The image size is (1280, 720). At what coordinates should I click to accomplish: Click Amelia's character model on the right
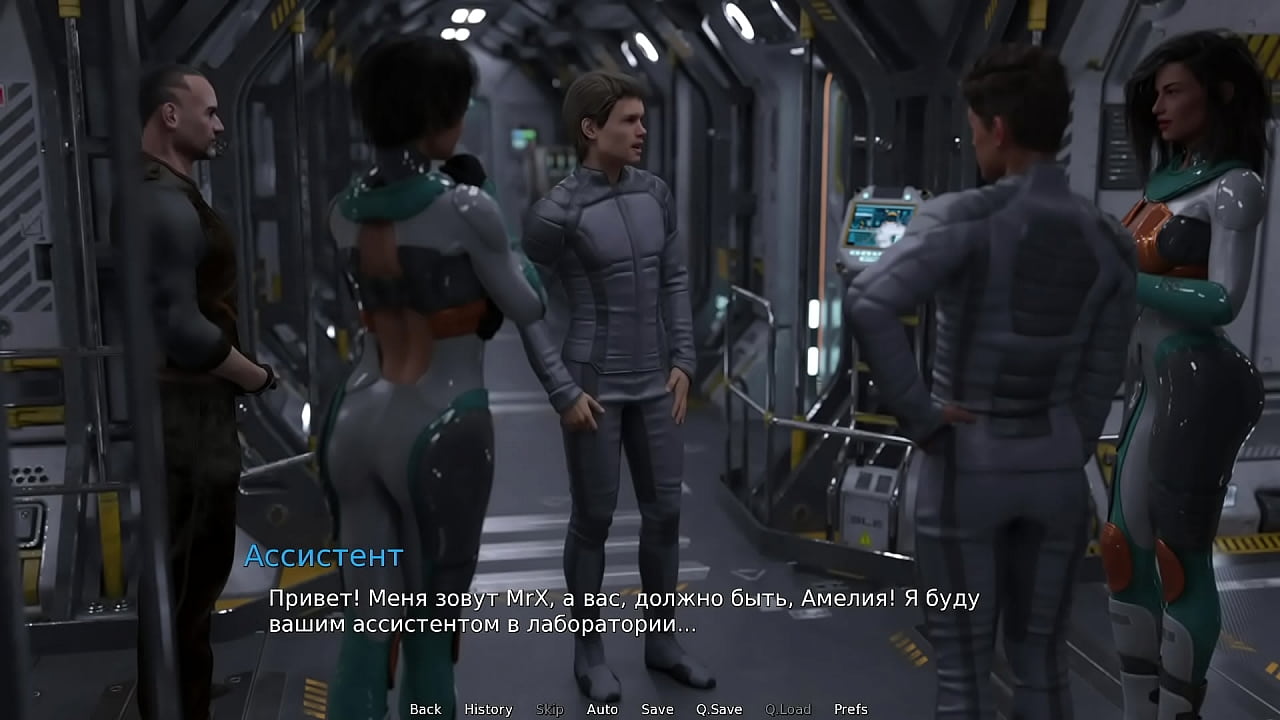1180,300
